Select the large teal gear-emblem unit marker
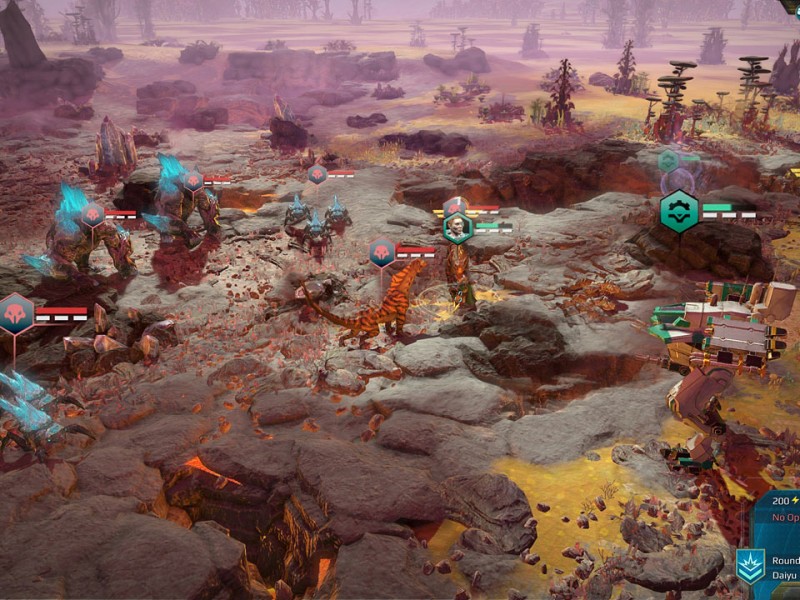Viewport: 800px width, 600px height. click(679, 212)
